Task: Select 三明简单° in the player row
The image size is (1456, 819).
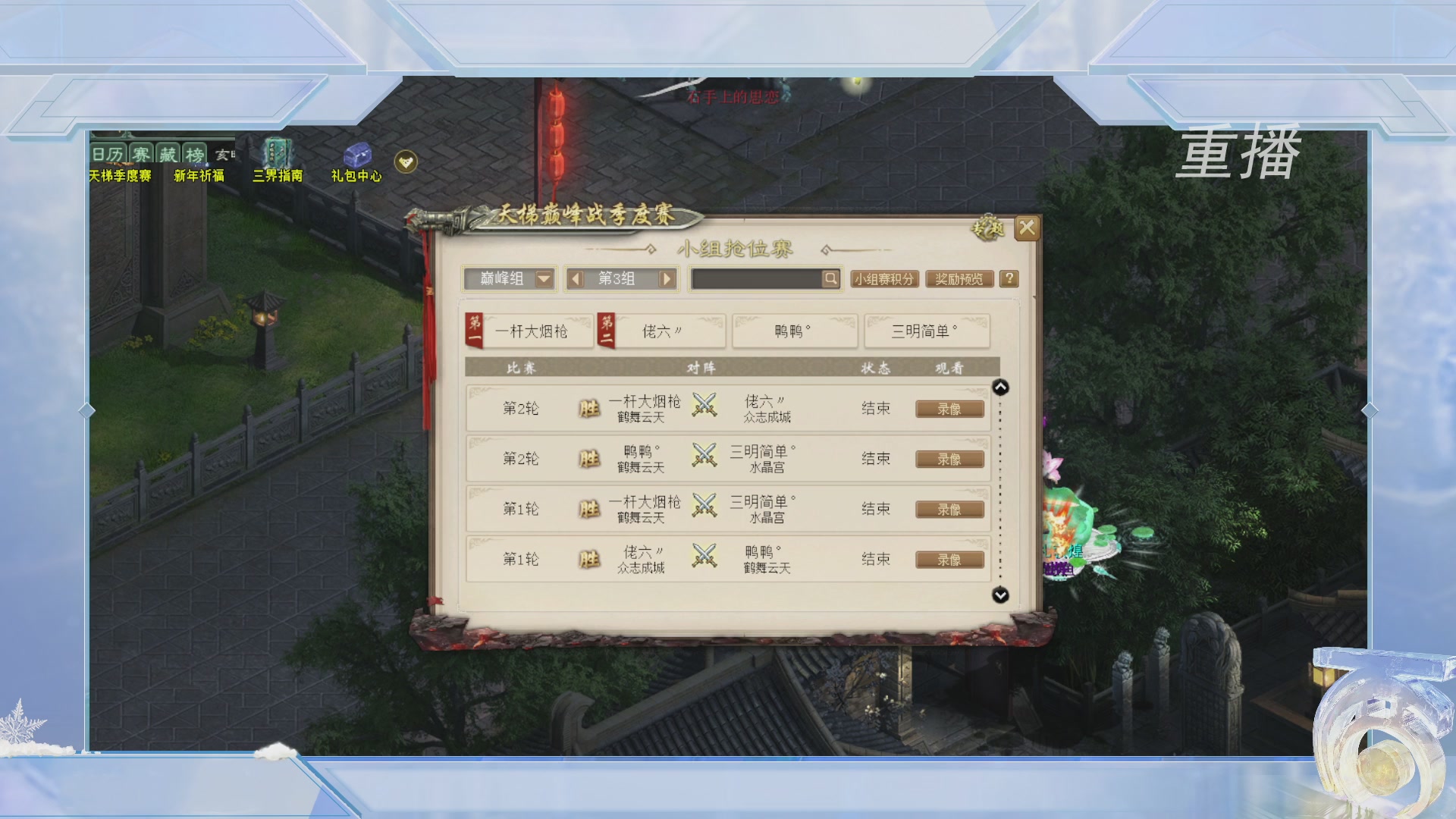Action: (x=927, y=331)
